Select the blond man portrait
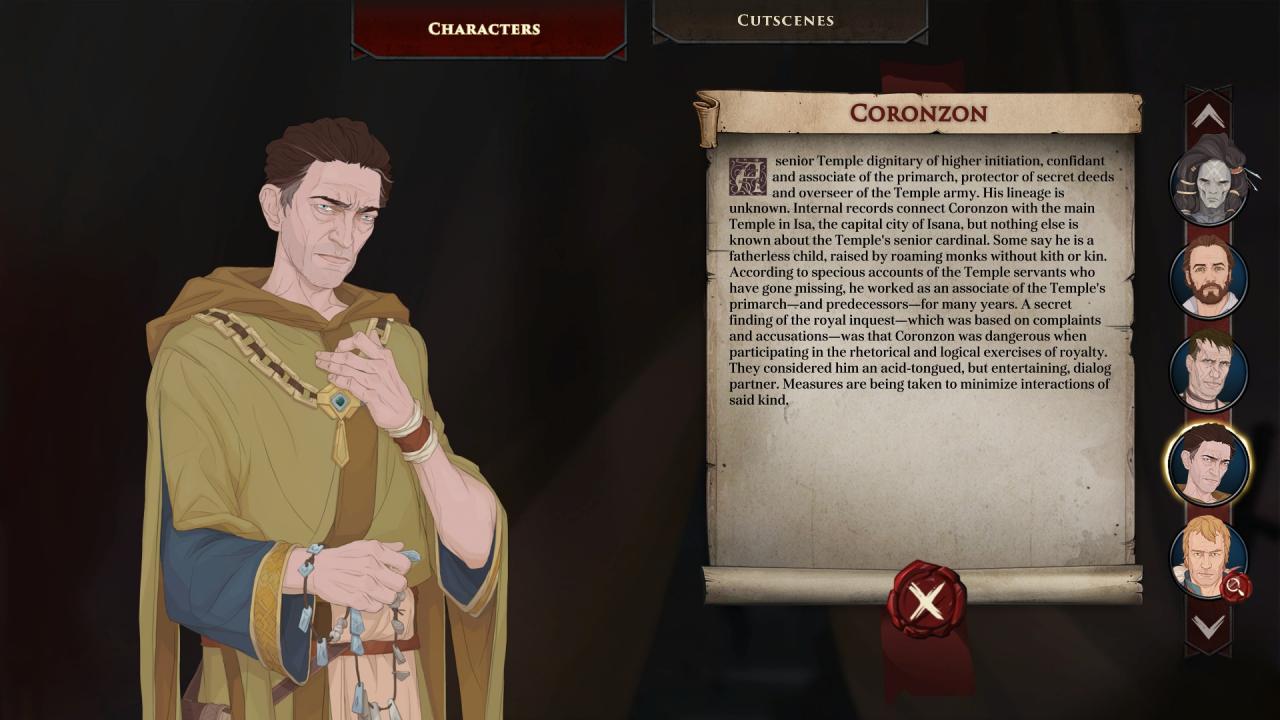 (1206, 556)
